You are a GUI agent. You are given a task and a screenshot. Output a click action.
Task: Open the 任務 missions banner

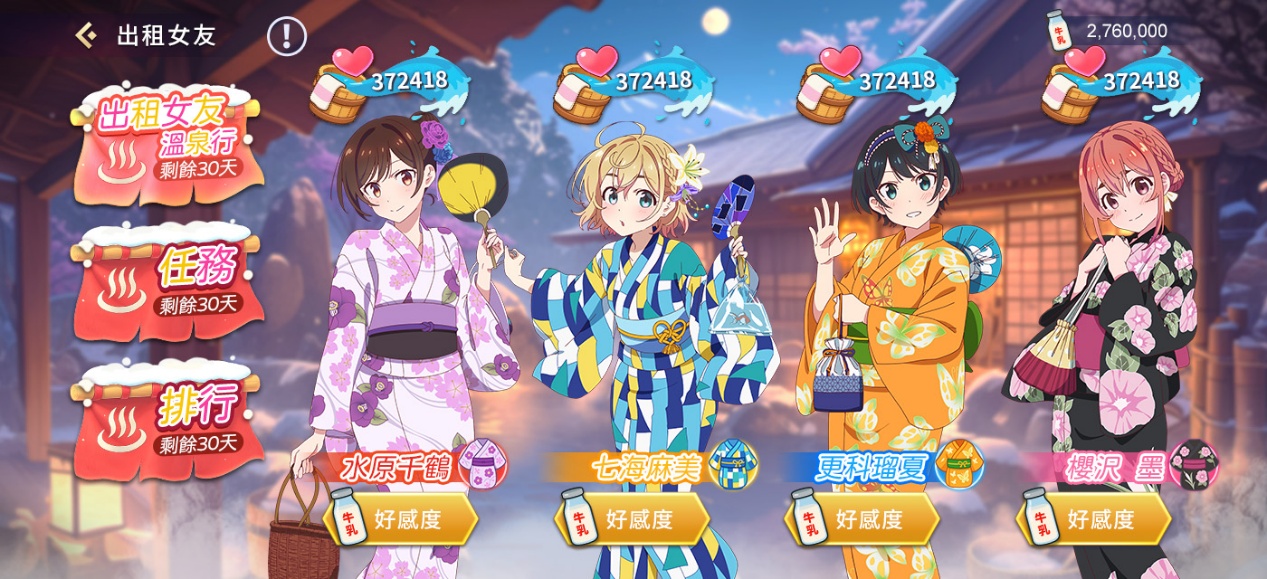click(x=168, y=277)
